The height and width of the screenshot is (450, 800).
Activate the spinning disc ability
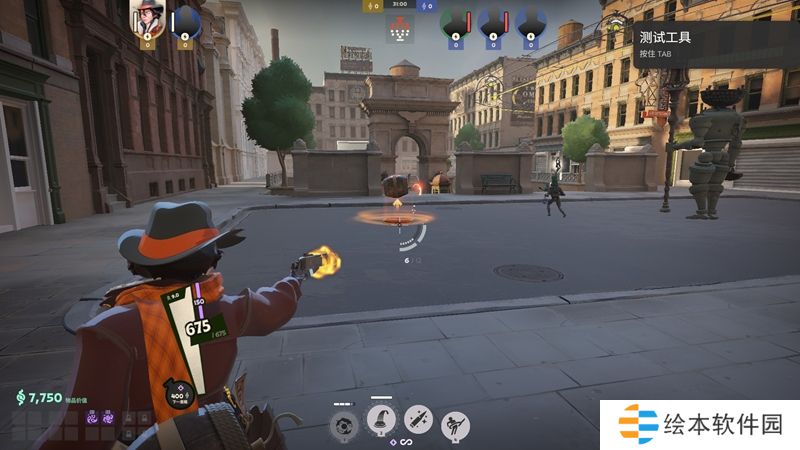(343, 424)
